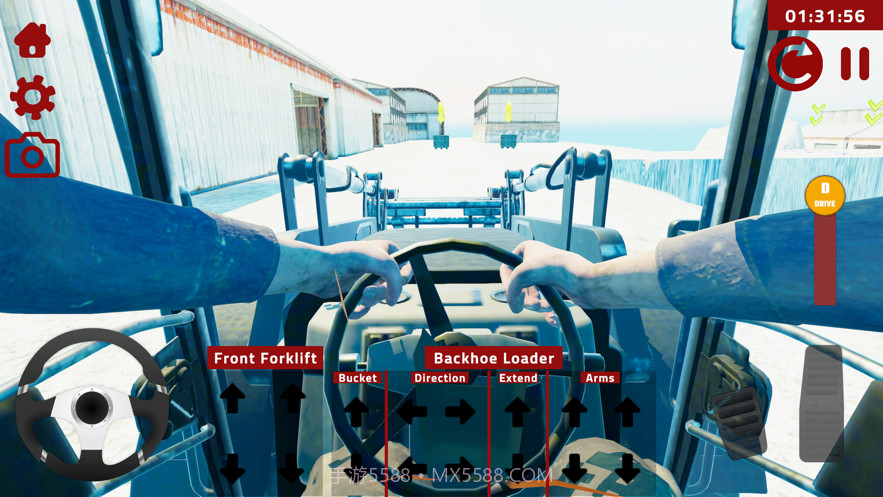
Task: Pause the game
Action: (854, 64)
